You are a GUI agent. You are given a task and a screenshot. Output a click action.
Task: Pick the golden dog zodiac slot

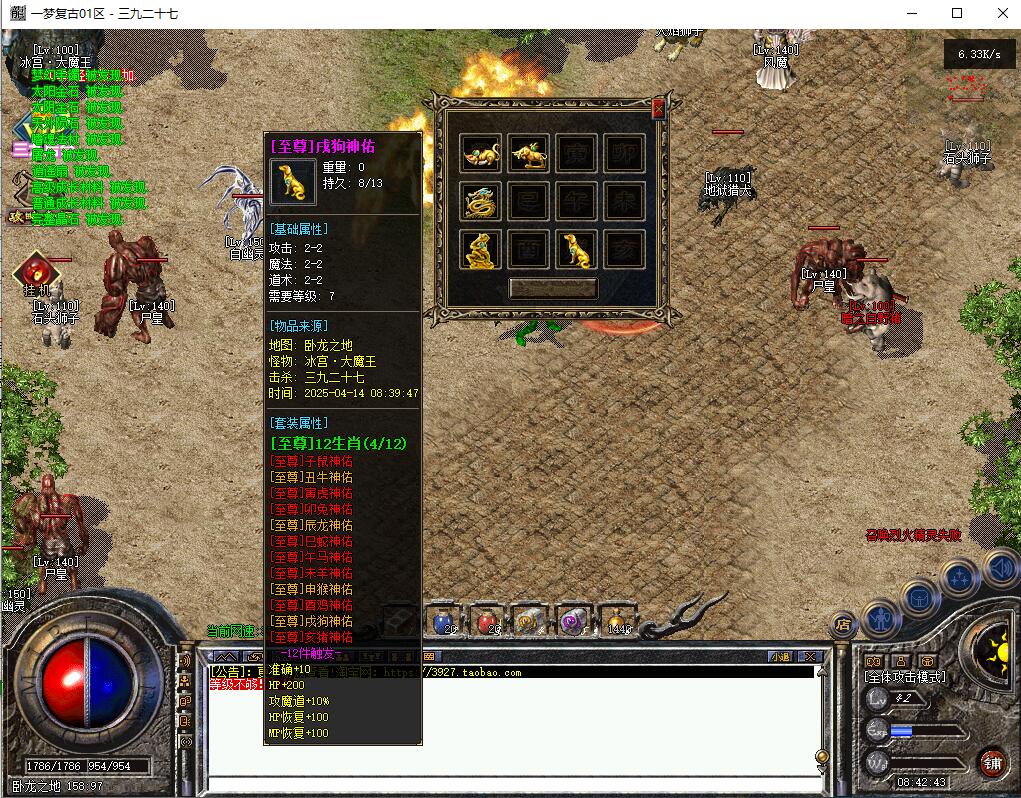576,249
